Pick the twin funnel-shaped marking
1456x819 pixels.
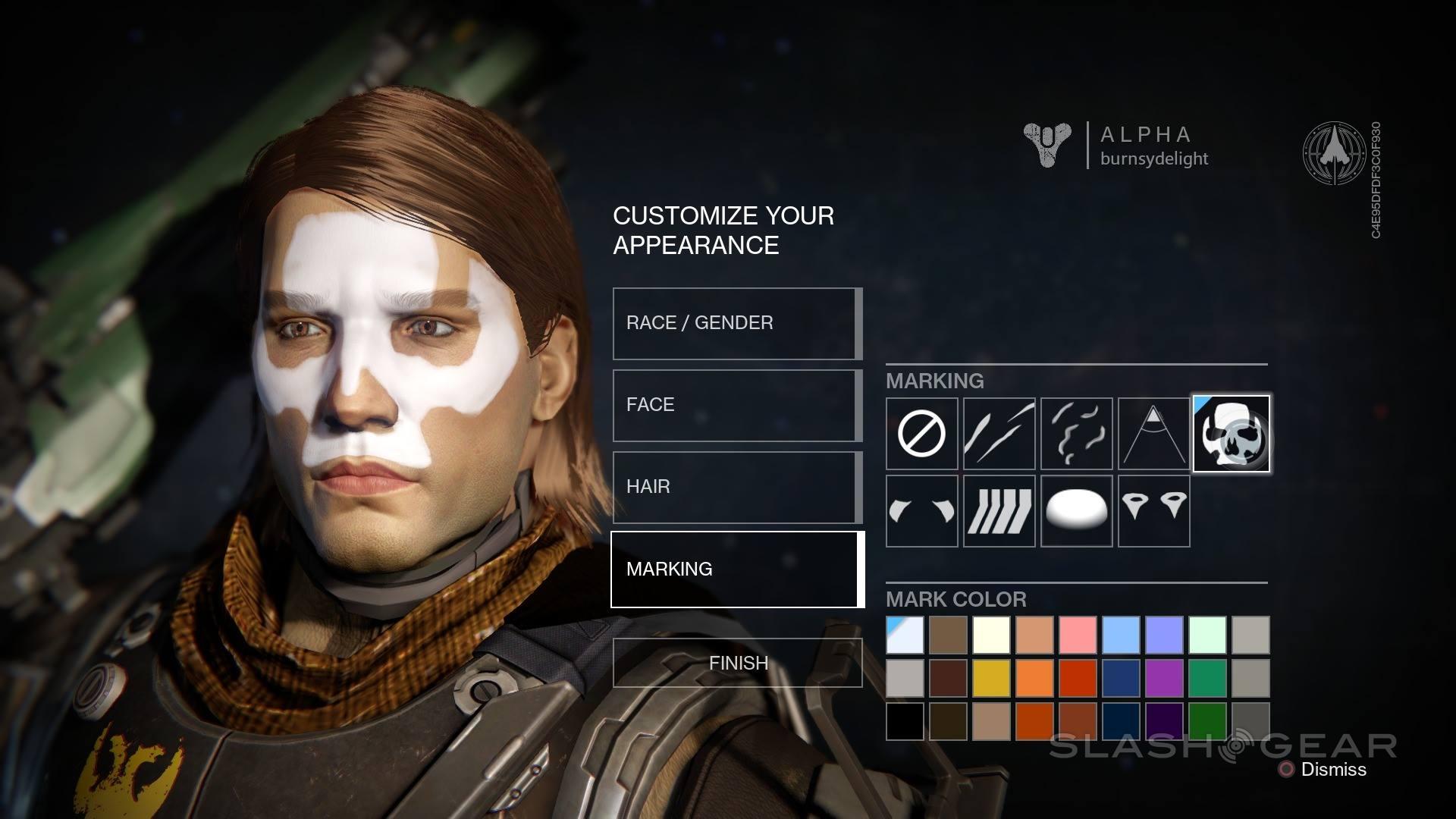point(1153,511)
